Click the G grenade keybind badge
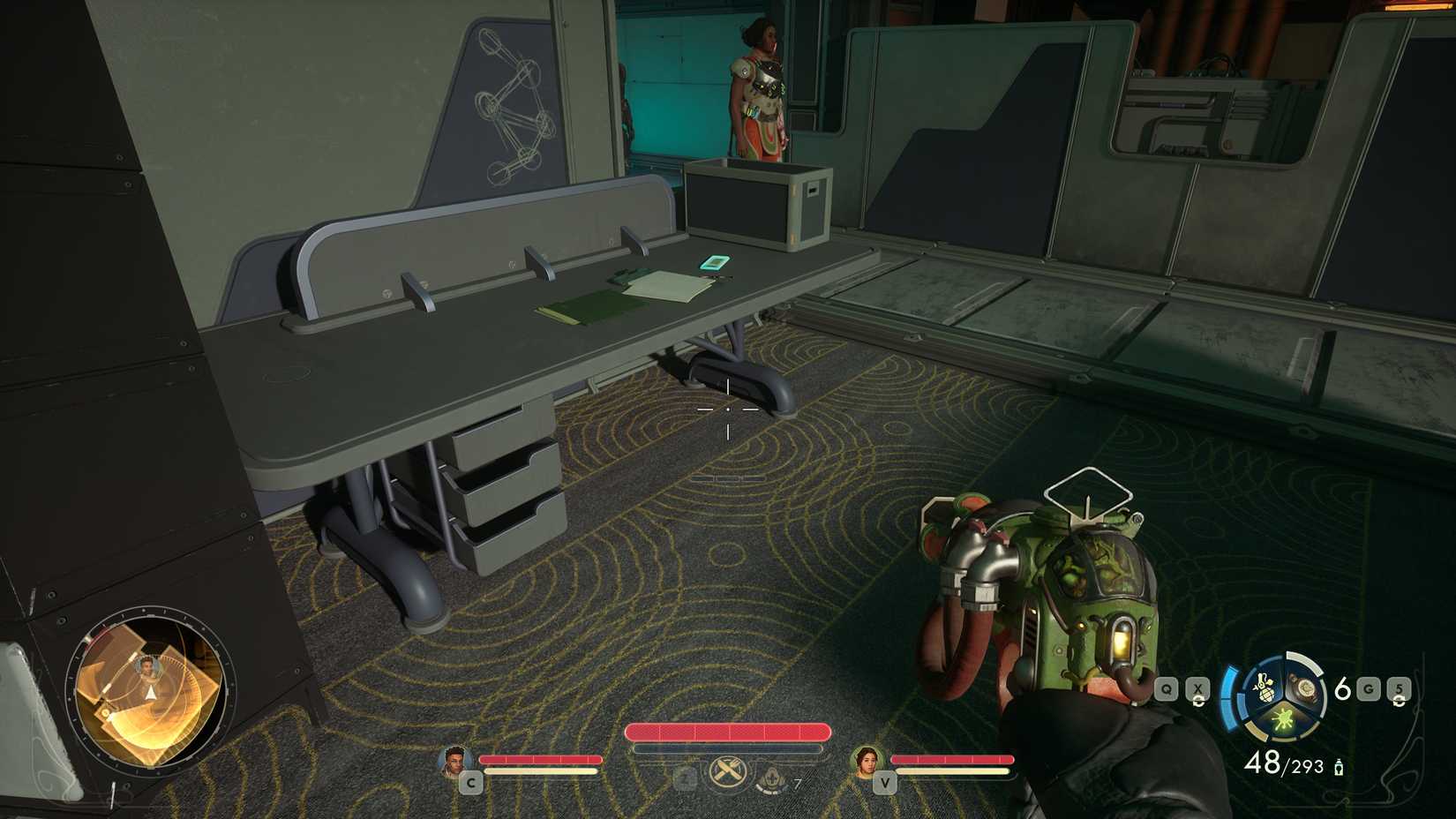 [x=1368, y=688]
